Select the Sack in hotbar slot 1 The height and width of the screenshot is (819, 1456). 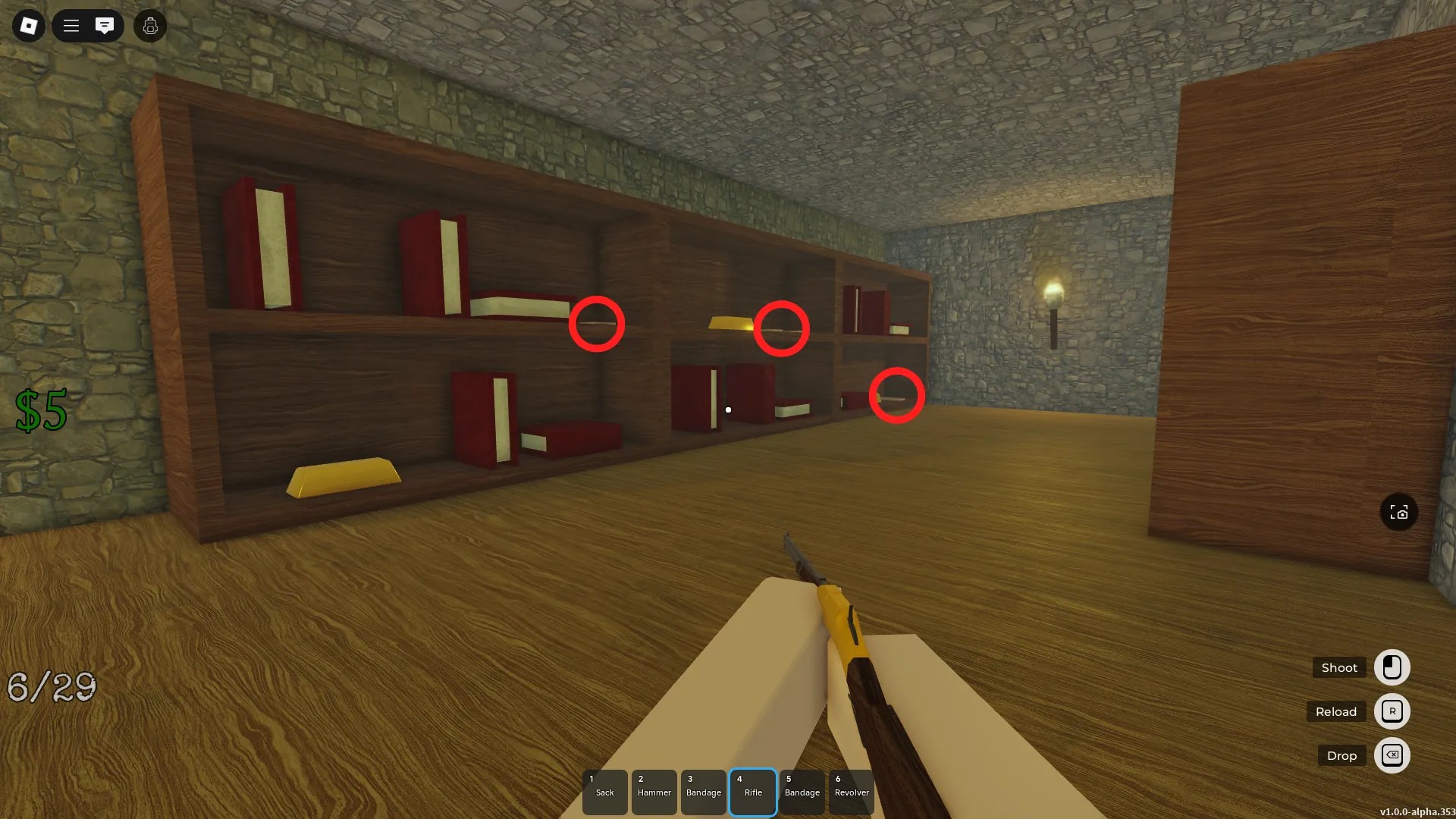(604, 792)
